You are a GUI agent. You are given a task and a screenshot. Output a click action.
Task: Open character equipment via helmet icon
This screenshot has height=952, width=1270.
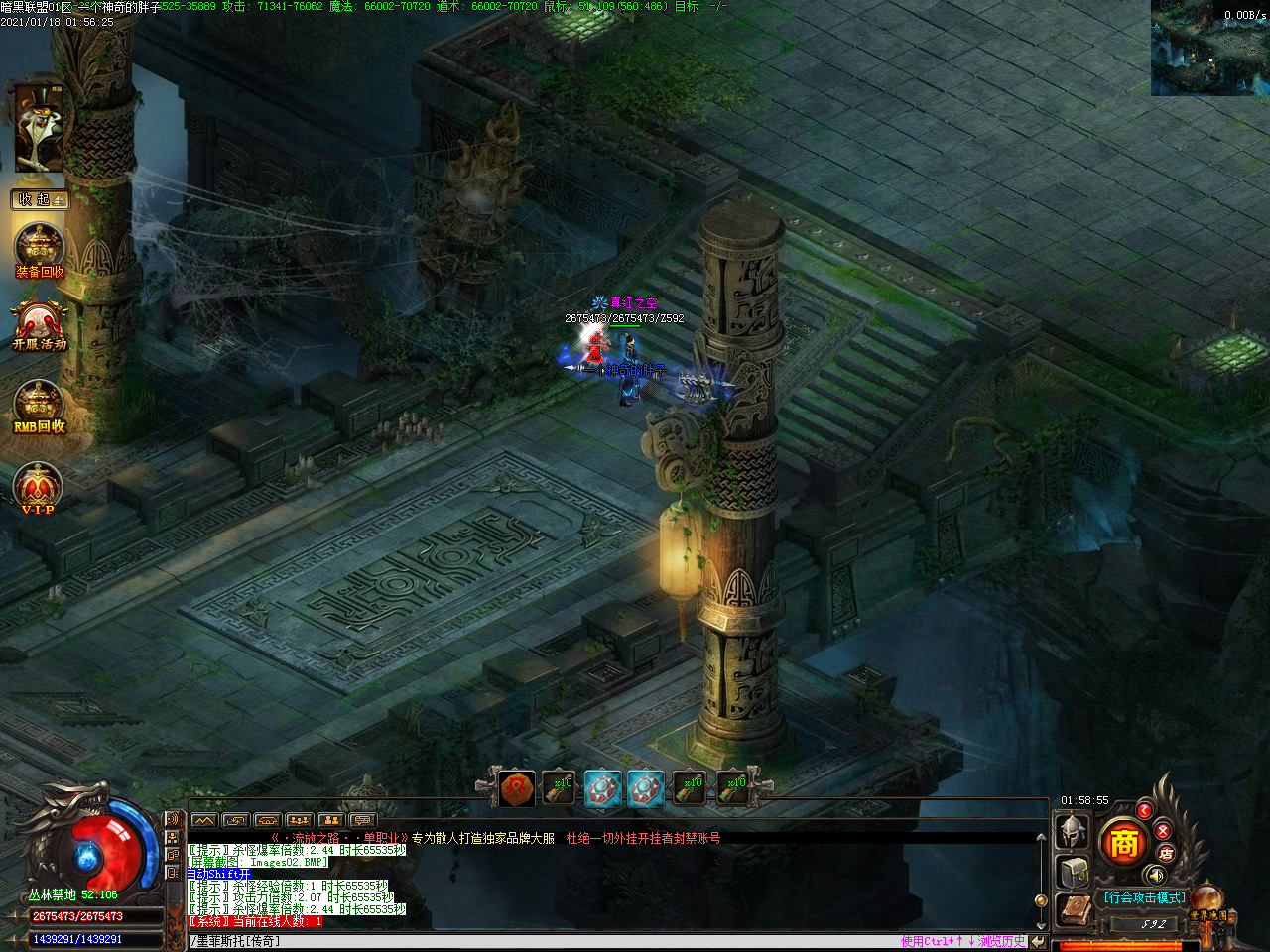tap(1073, 831)
